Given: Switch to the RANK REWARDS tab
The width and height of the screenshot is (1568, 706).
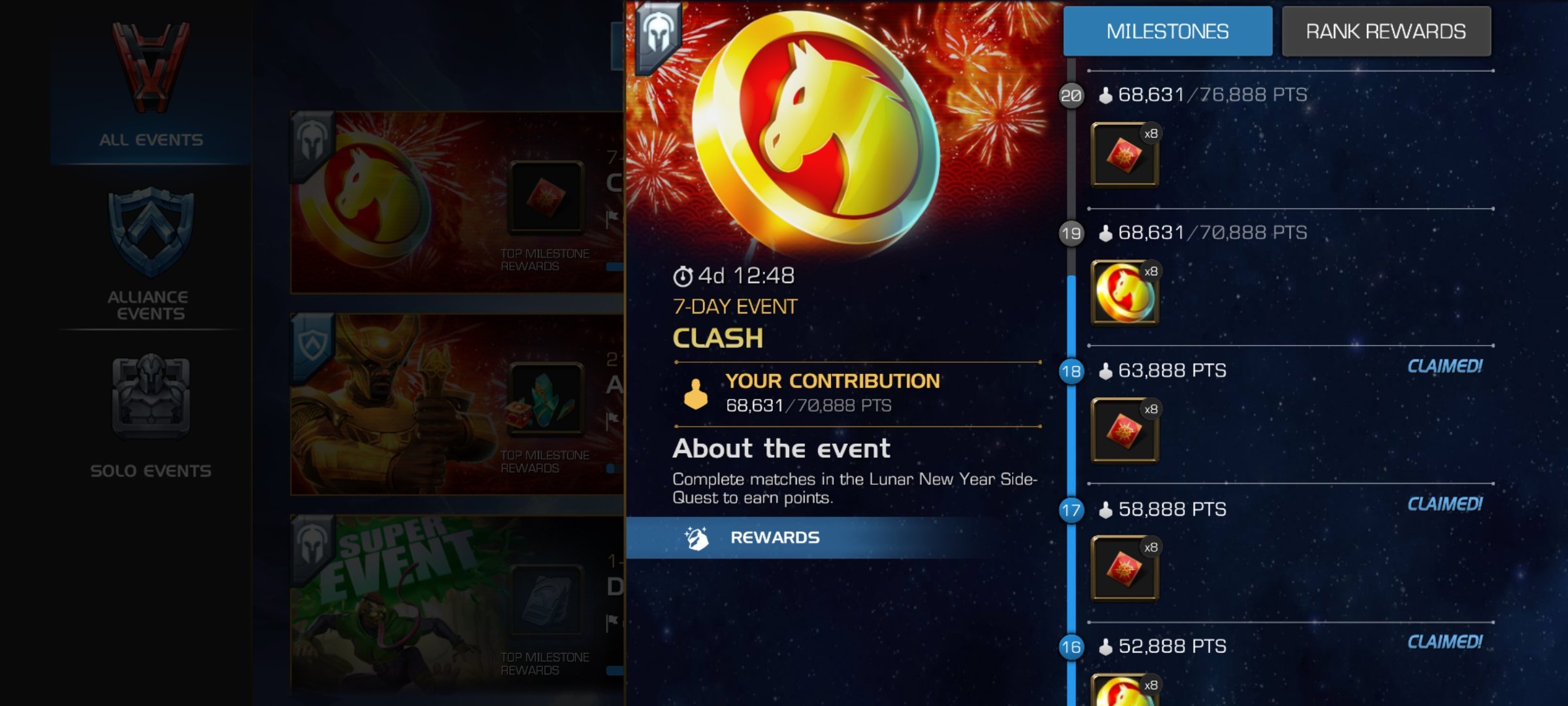Looking at the screenshot, I should (x=1385, y=30).
